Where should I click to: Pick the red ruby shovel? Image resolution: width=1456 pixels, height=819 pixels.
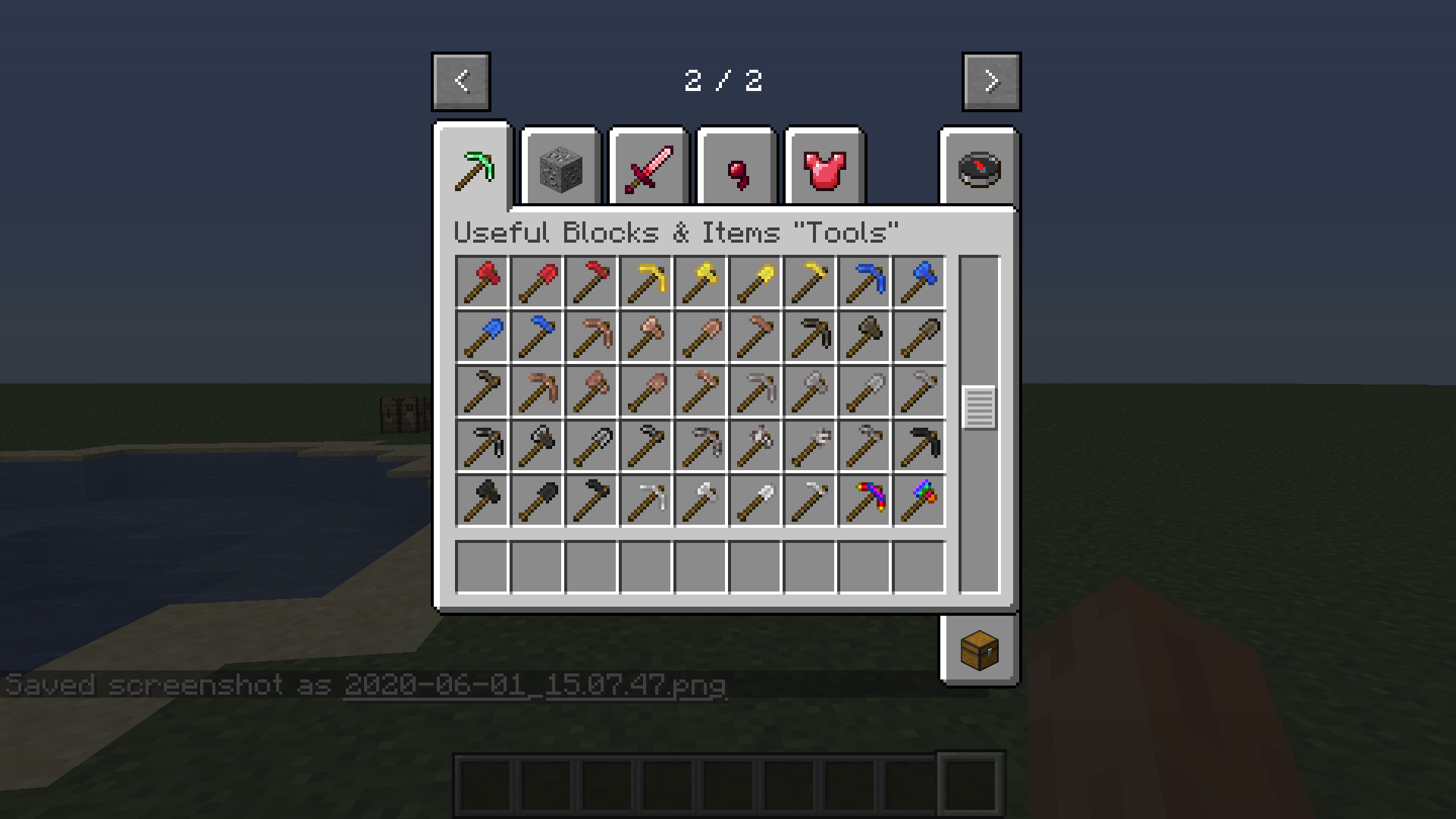pos(536,281)
